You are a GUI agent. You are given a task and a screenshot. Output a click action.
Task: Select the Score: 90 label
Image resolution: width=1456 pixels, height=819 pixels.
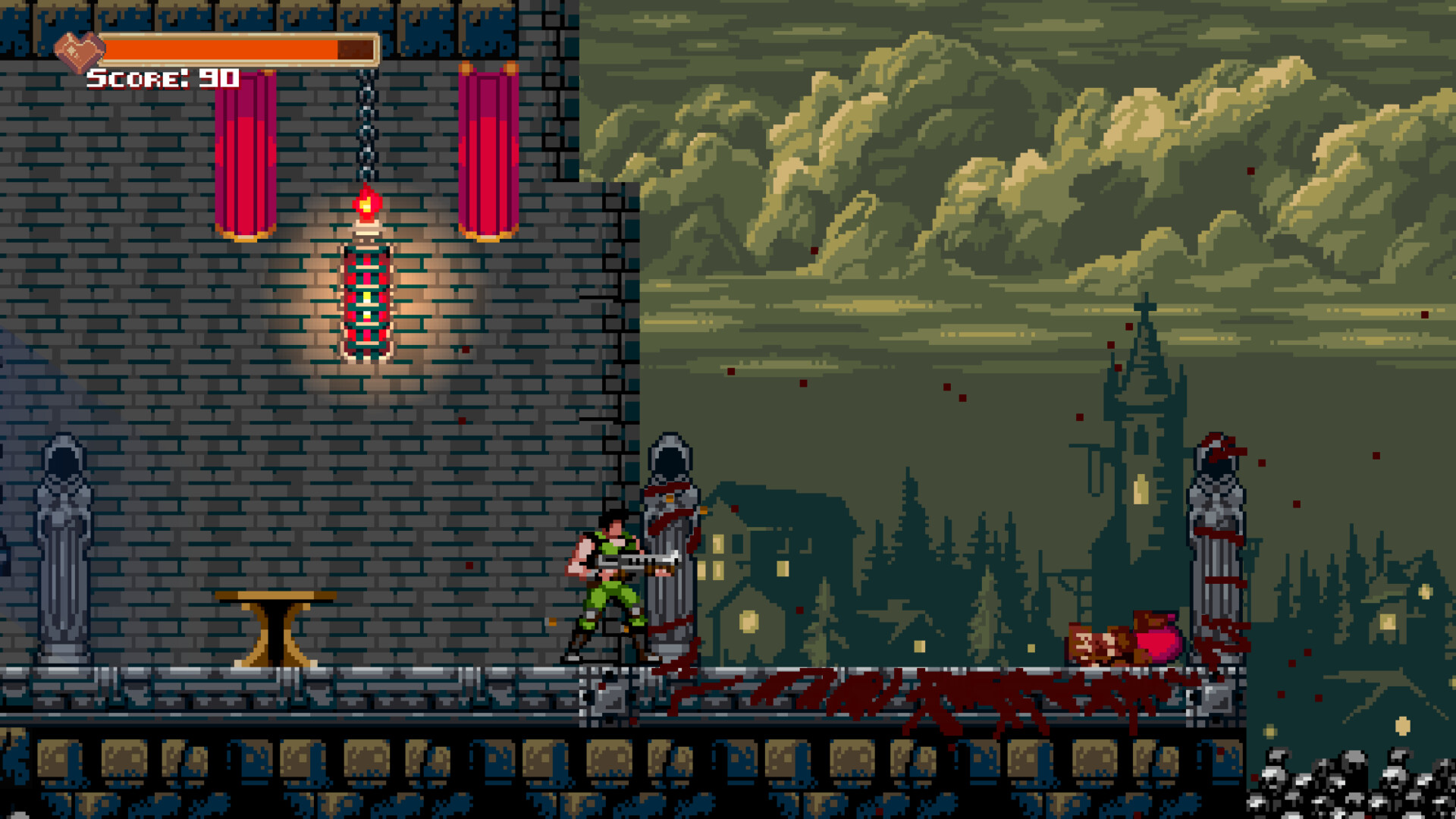point(161,77)
